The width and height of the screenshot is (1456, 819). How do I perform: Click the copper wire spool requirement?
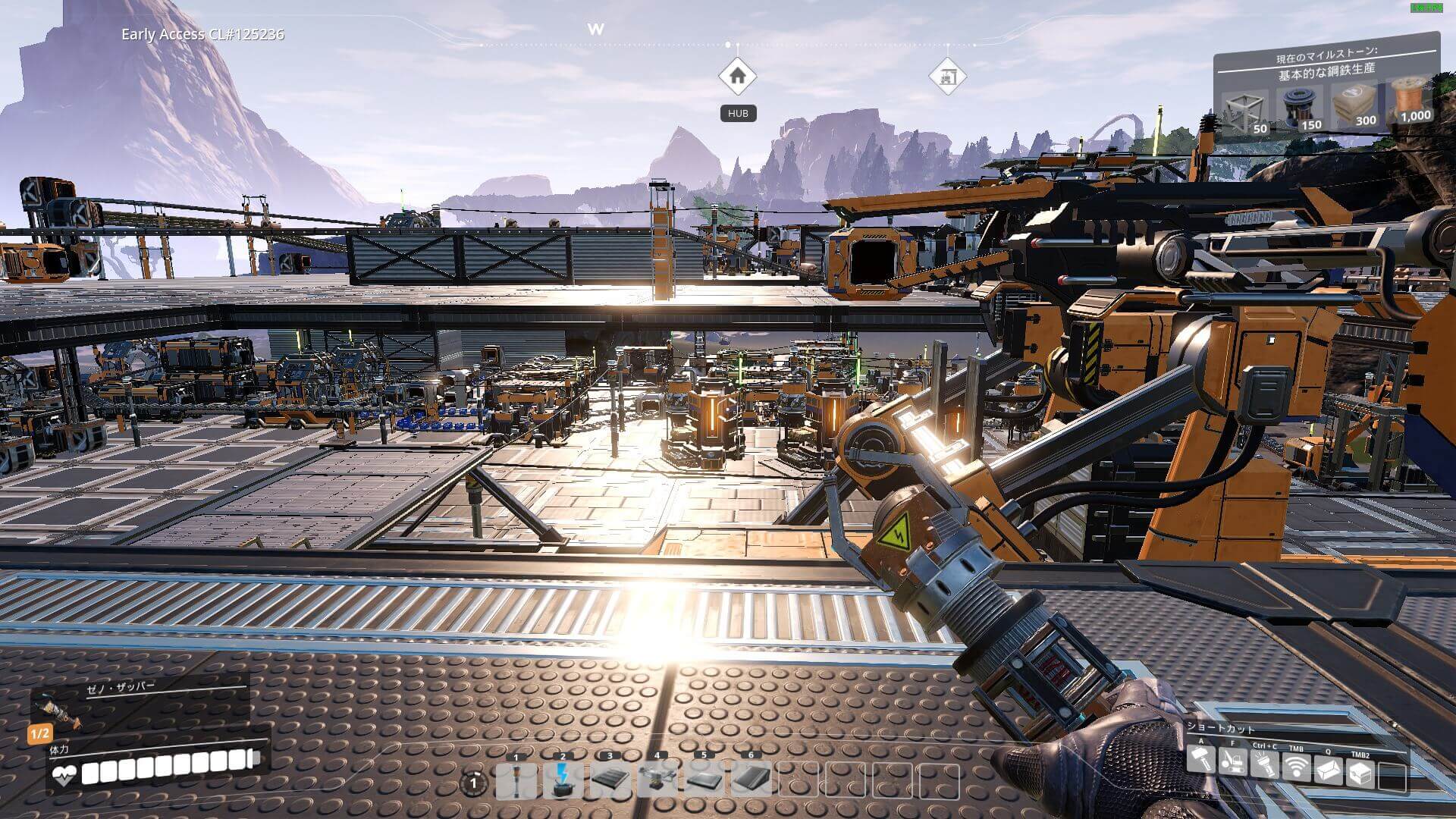point(1410,100)
